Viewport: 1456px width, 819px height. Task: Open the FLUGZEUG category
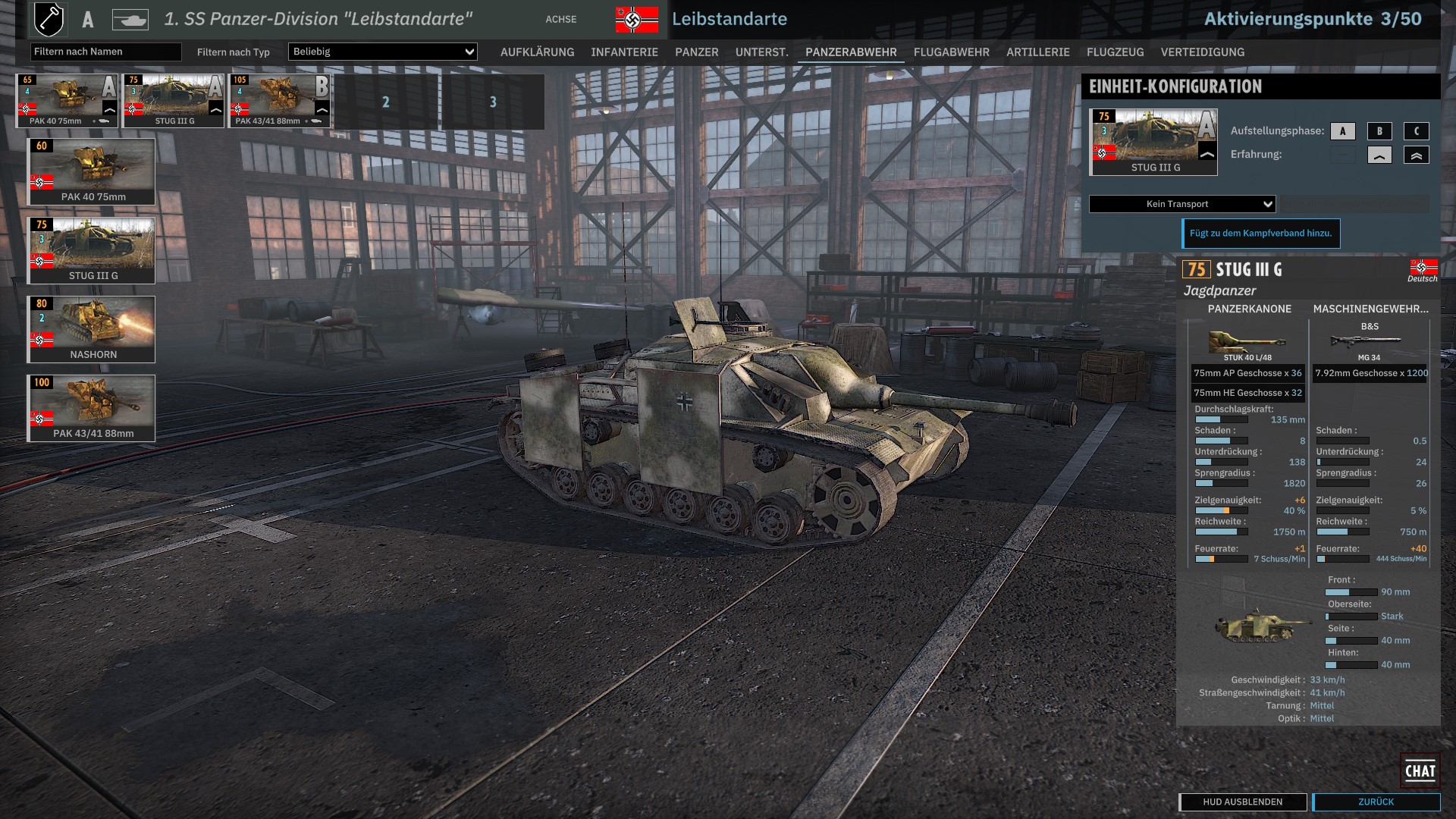point(1115,52)
